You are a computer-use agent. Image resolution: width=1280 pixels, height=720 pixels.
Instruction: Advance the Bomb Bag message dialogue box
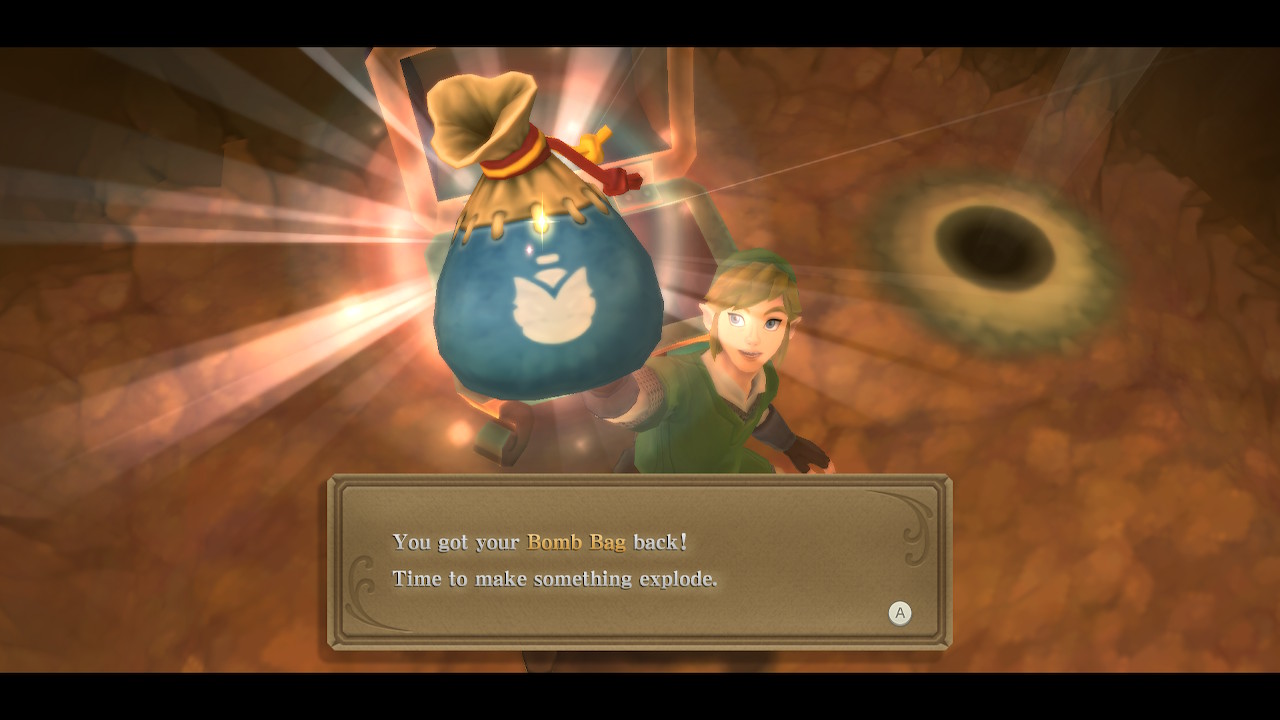tap(899, 613)
